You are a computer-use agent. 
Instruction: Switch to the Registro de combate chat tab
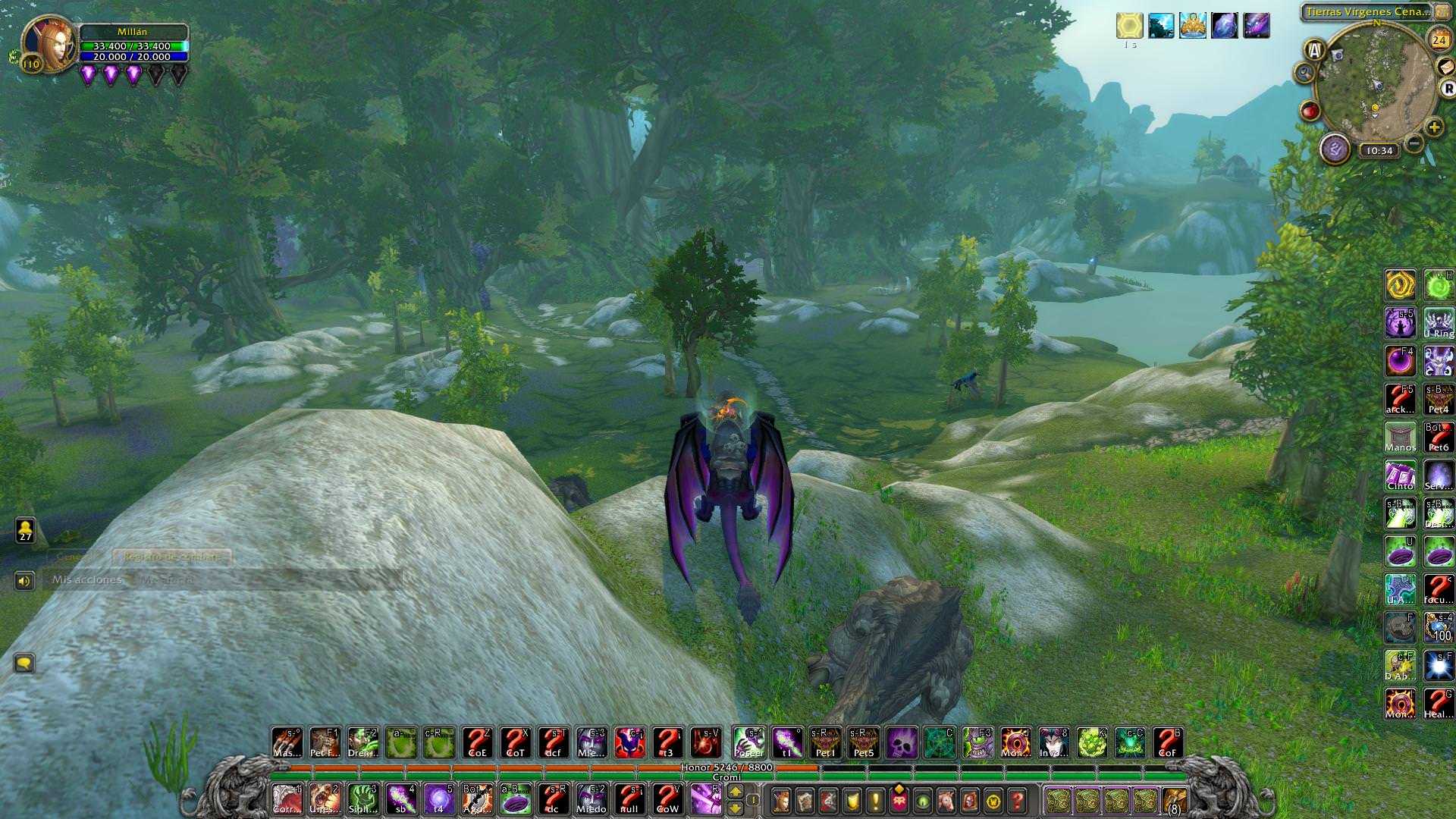[171, 557]
